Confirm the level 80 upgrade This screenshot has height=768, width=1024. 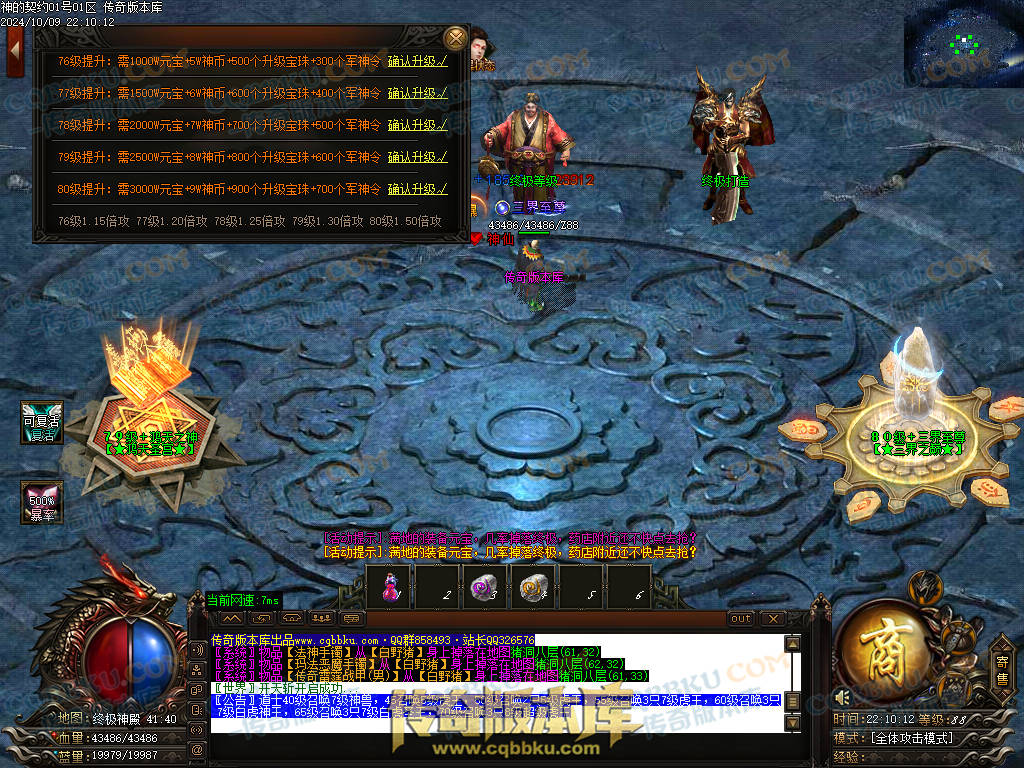[x=417, y=189]
